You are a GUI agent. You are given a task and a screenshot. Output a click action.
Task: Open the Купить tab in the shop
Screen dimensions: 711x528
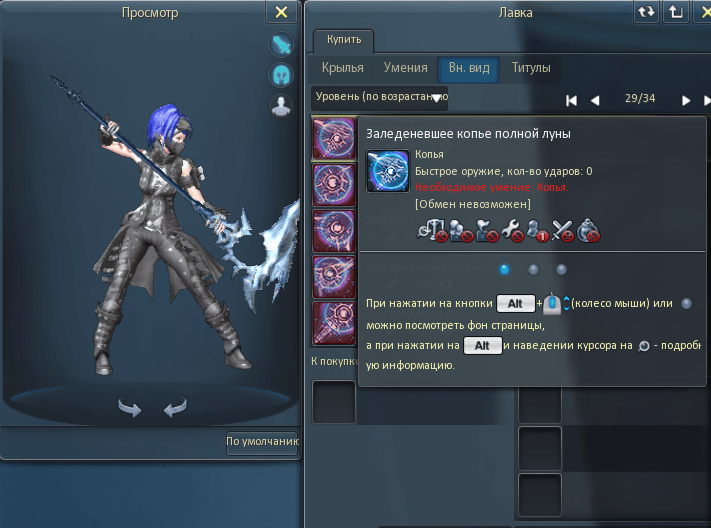pos(345,41)
